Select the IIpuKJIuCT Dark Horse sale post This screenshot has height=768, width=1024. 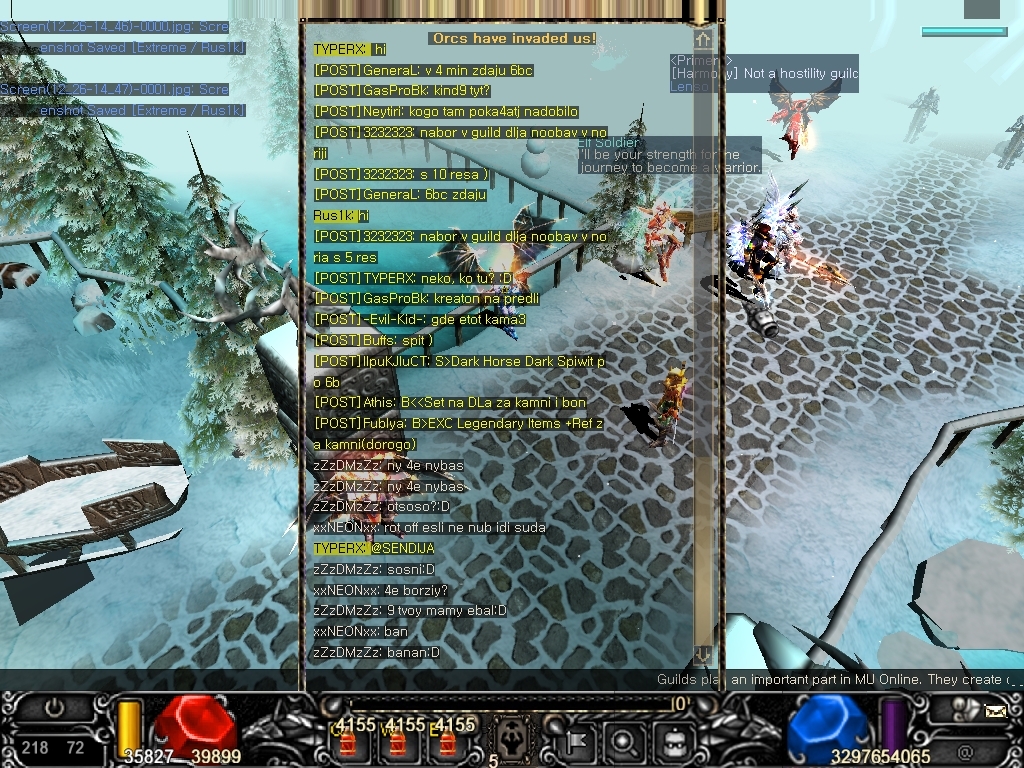point(459,362)
